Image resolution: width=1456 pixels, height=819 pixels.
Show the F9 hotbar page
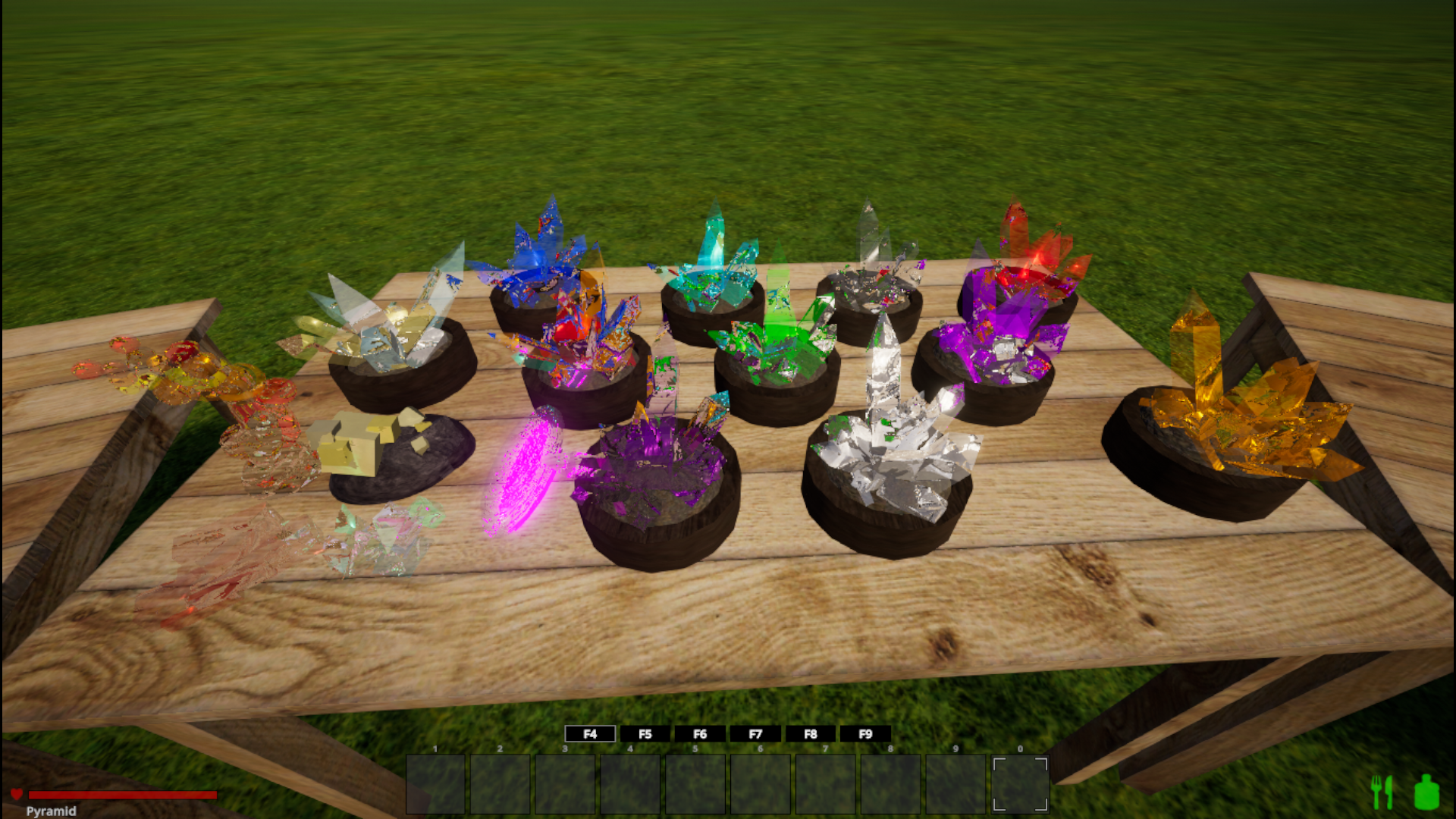865,734
